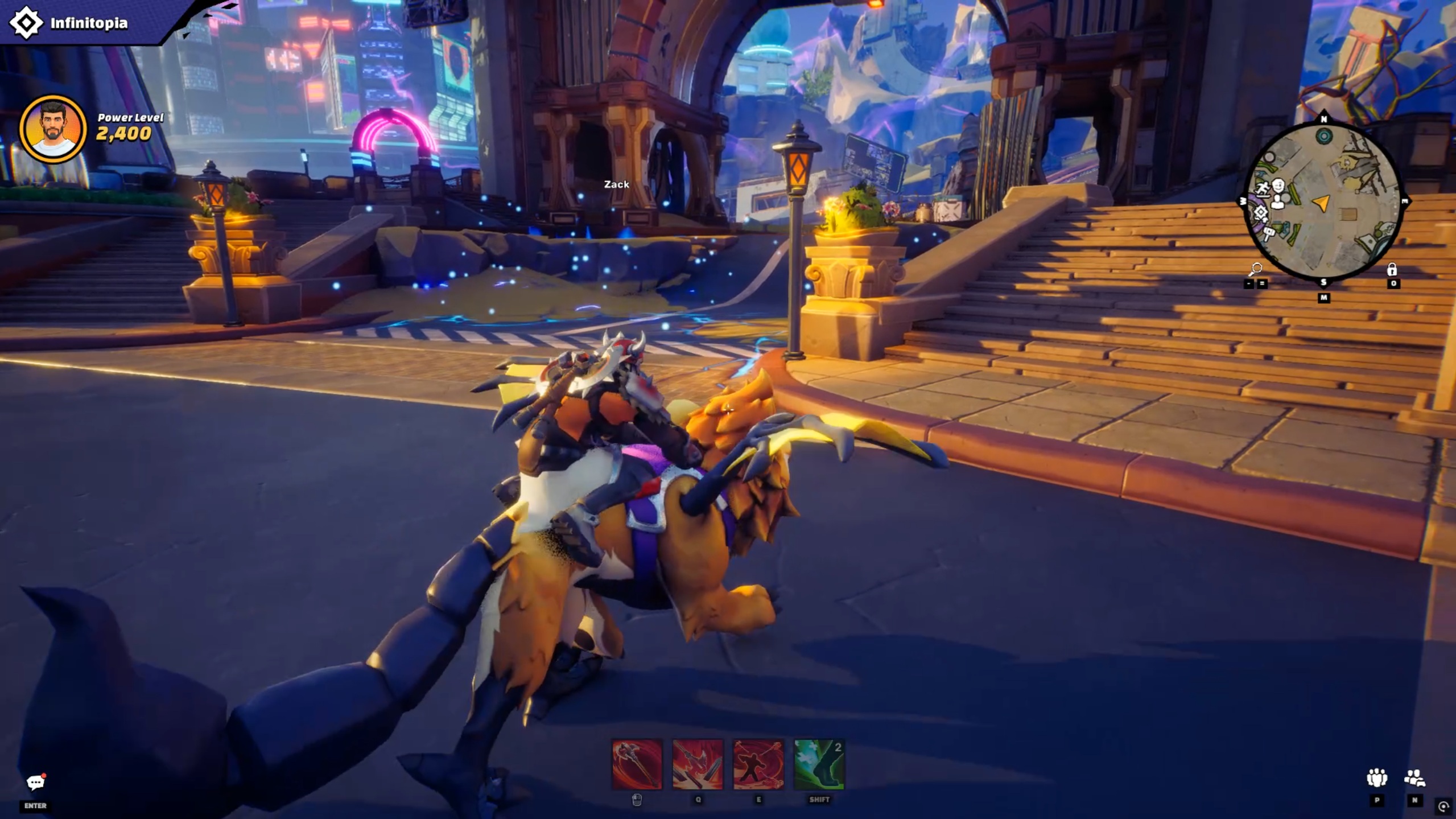The height and width of the screenshot is (819, 1456).
Task: Click the player portrait avatar
Action: pos(53,129)
